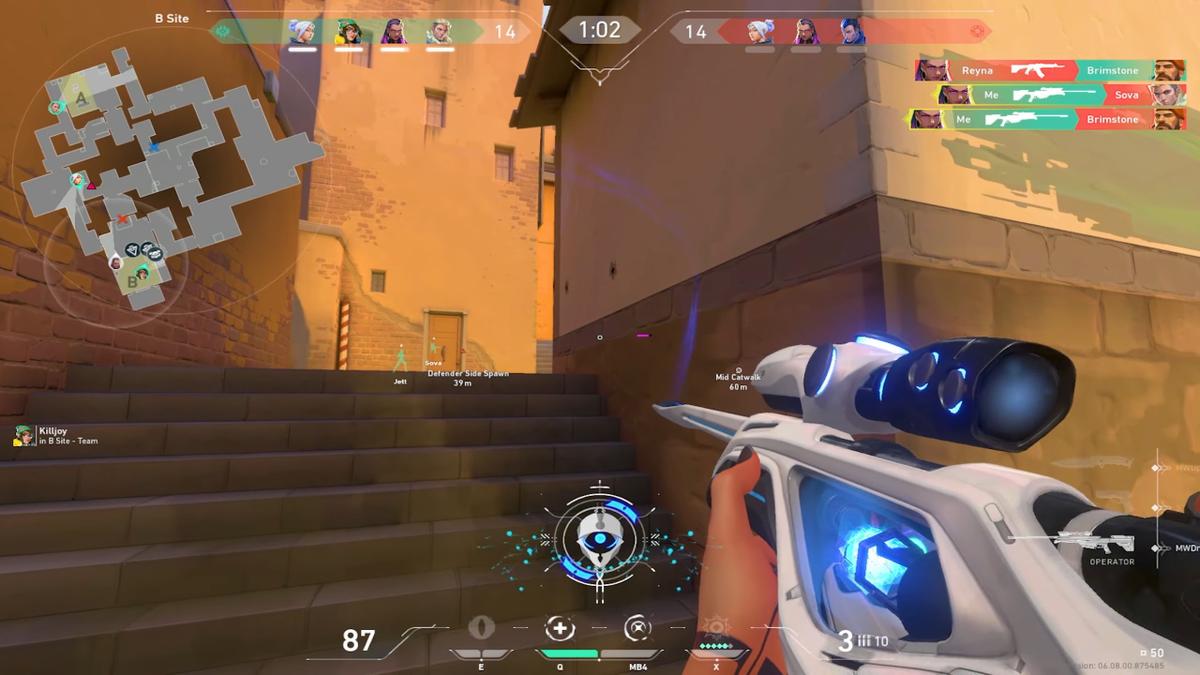Click ally Reyna's portrait in green team bar

[393, 32]
